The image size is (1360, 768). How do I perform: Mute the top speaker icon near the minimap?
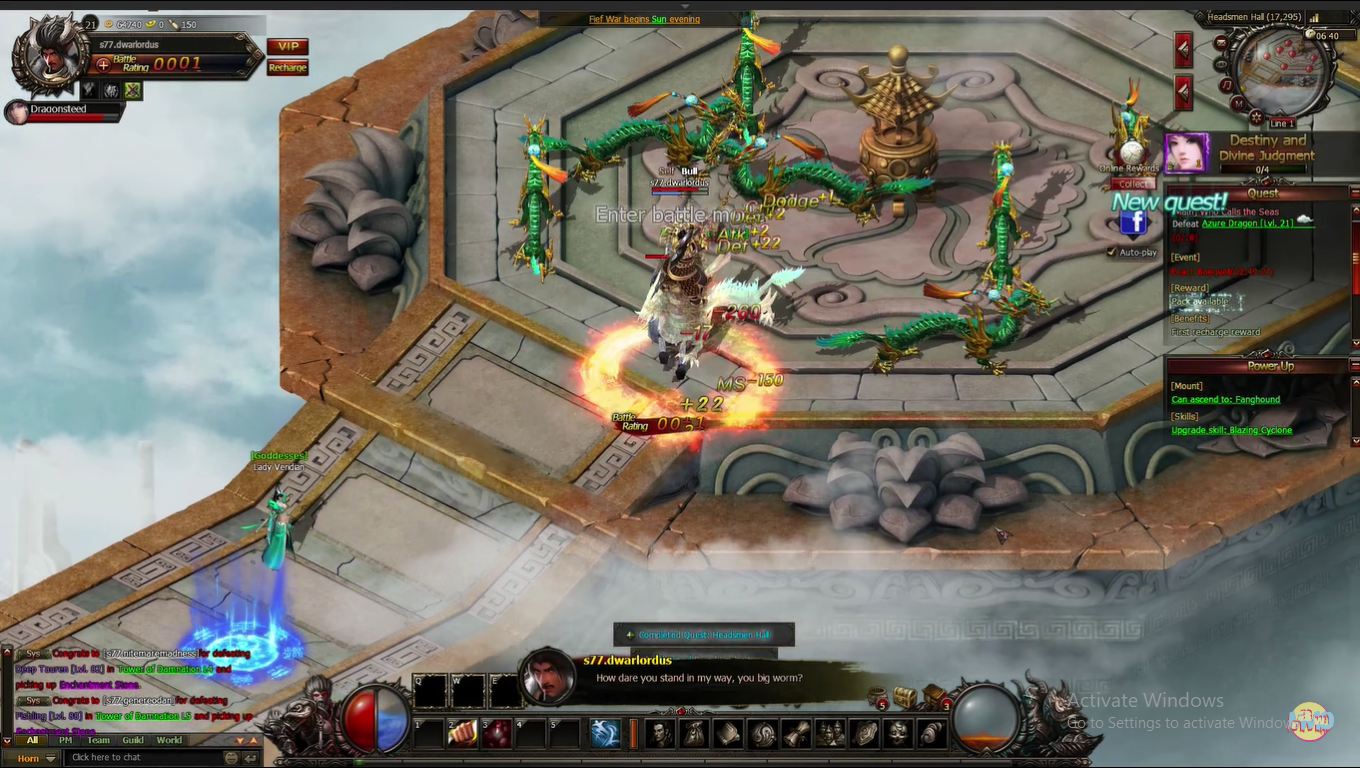(x=1183, y=47)
